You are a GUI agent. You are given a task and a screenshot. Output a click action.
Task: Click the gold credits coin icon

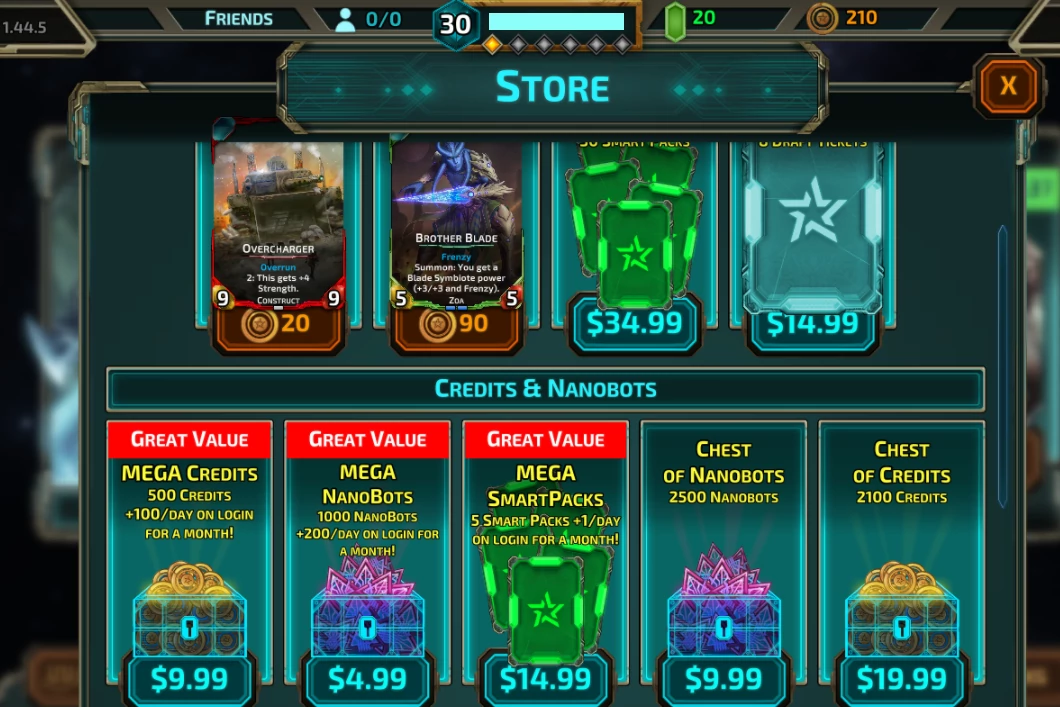click(822, 18)
